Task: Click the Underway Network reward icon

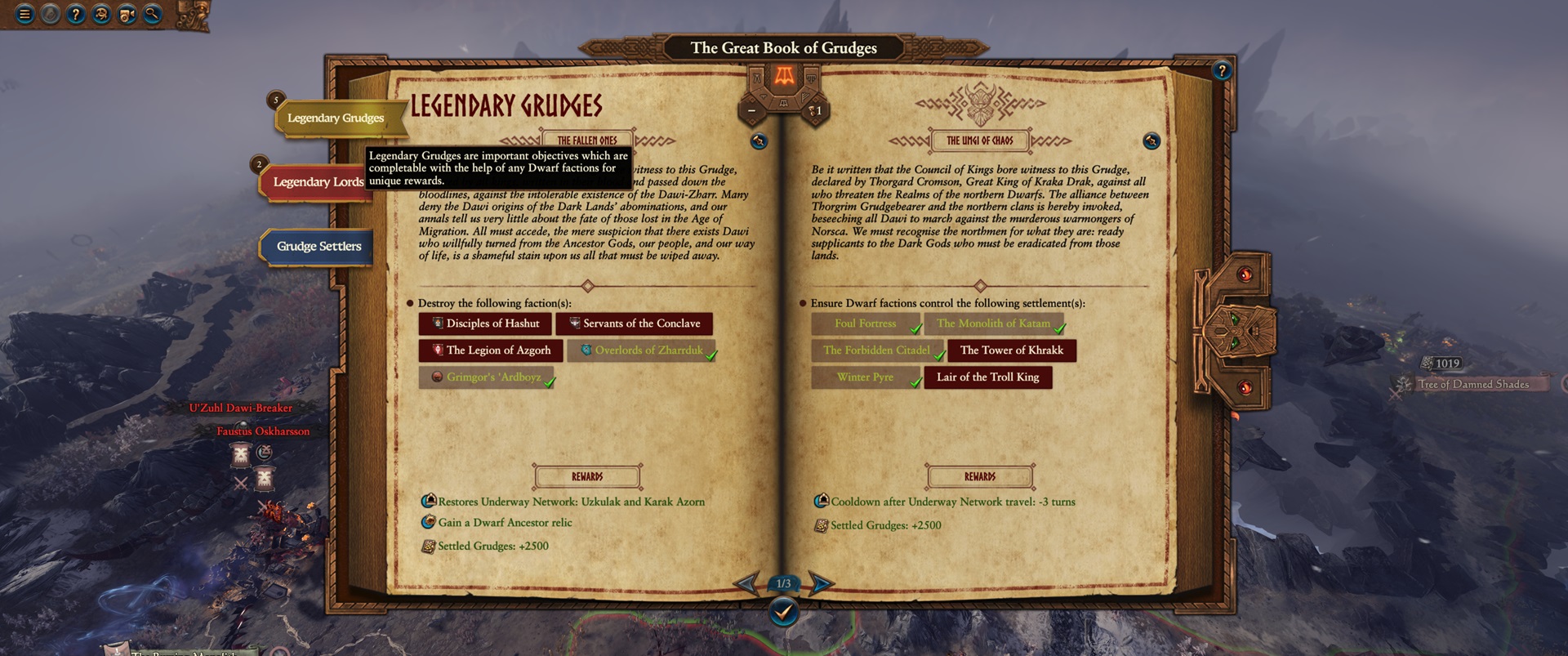Action: point(427,502)
